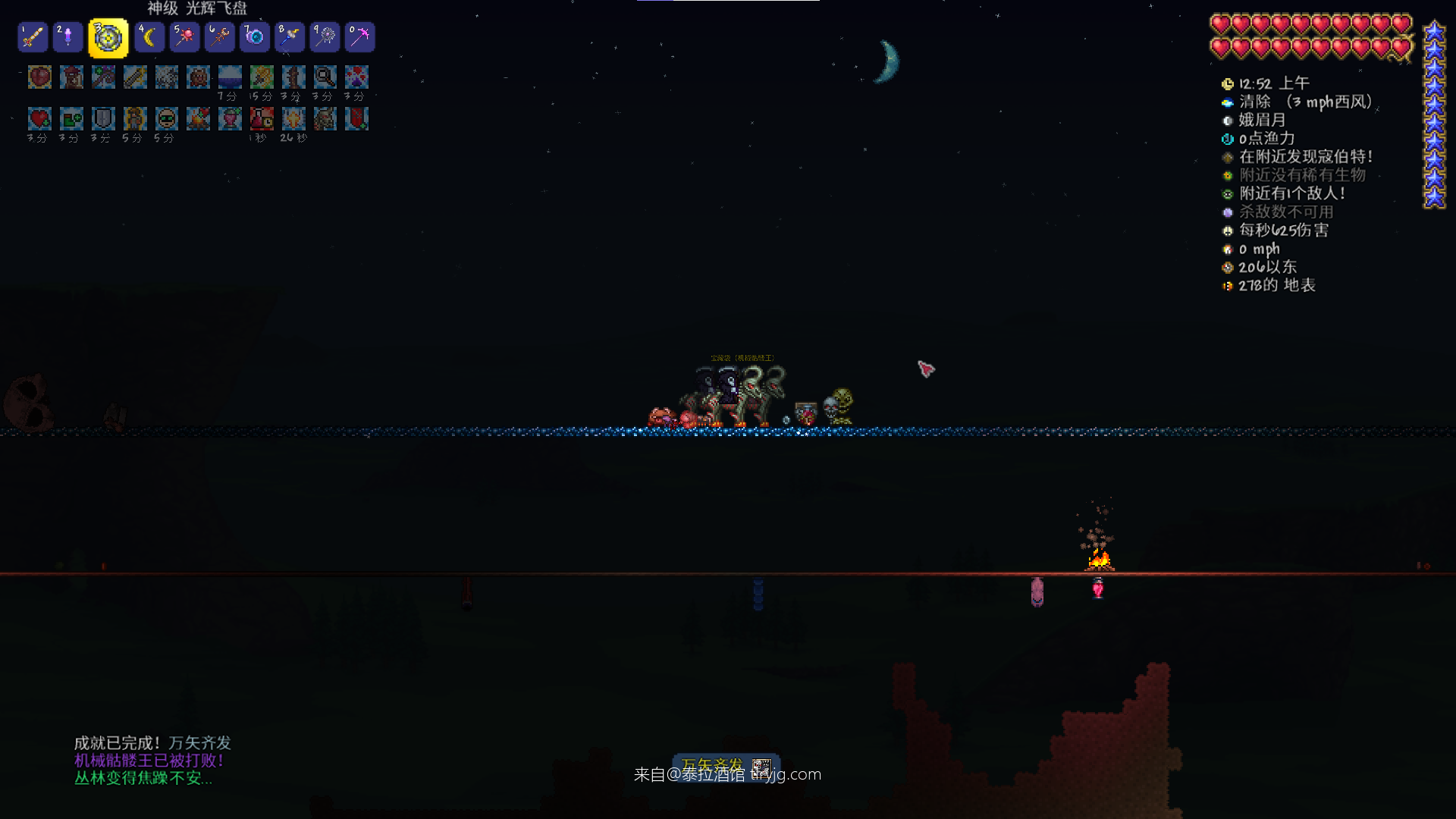Select the red spiked staff in slot 5
This screenshot has height=819, width=1456.
click(x=184, y=37)
